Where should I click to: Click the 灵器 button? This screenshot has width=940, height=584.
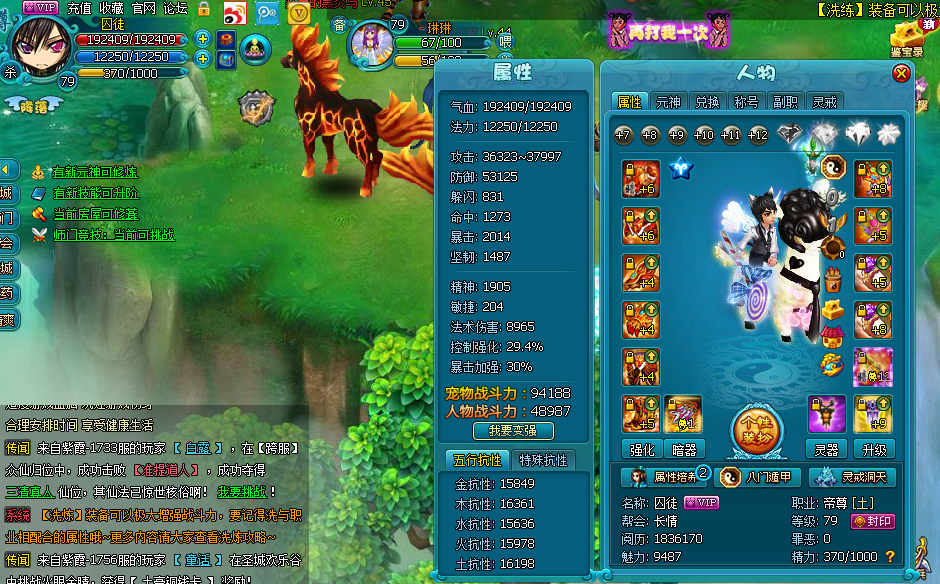pyautogui.click(x=827, y=449)
